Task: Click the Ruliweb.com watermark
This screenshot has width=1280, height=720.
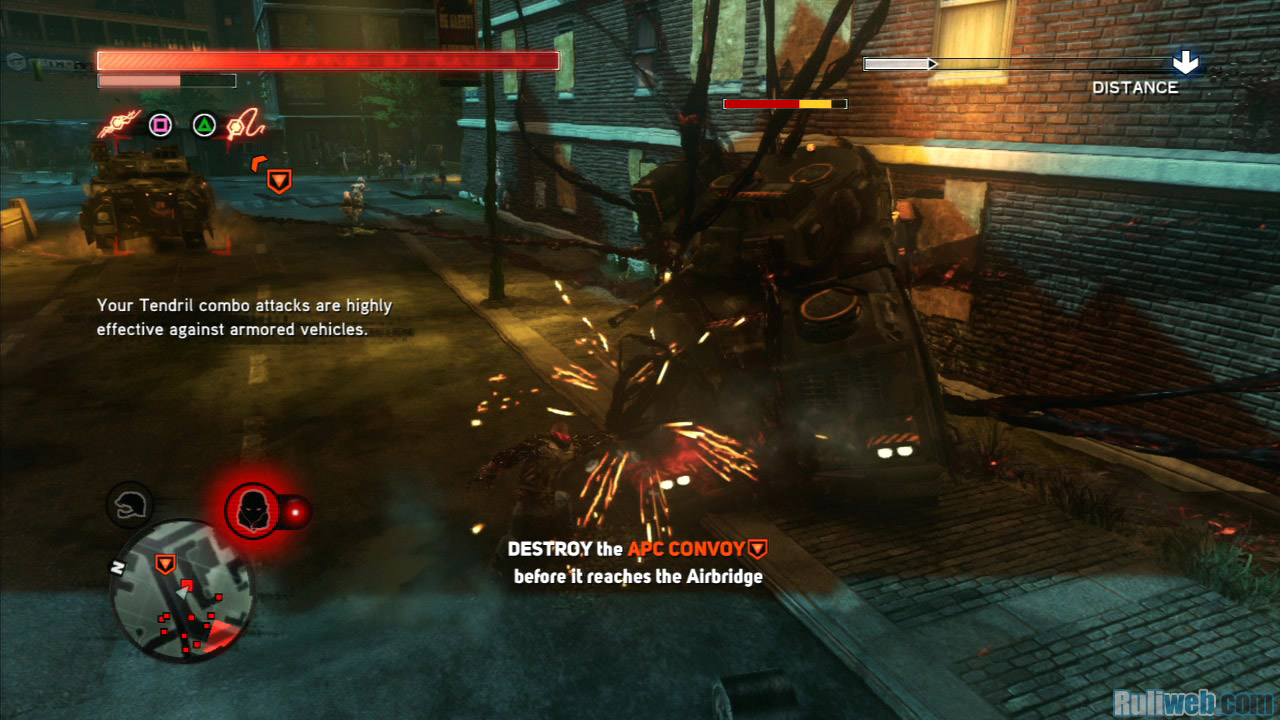Action: (x=1194, y=701)
